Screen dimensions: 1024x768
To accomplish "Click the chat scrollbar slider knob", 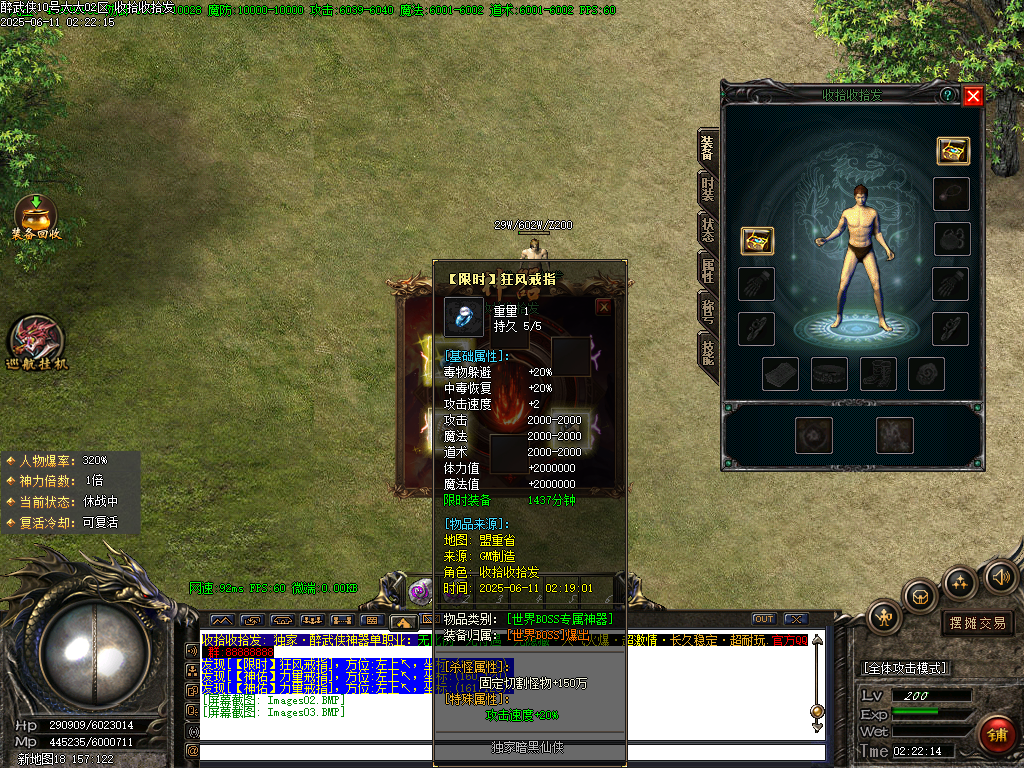I will (x=817, y=711).
